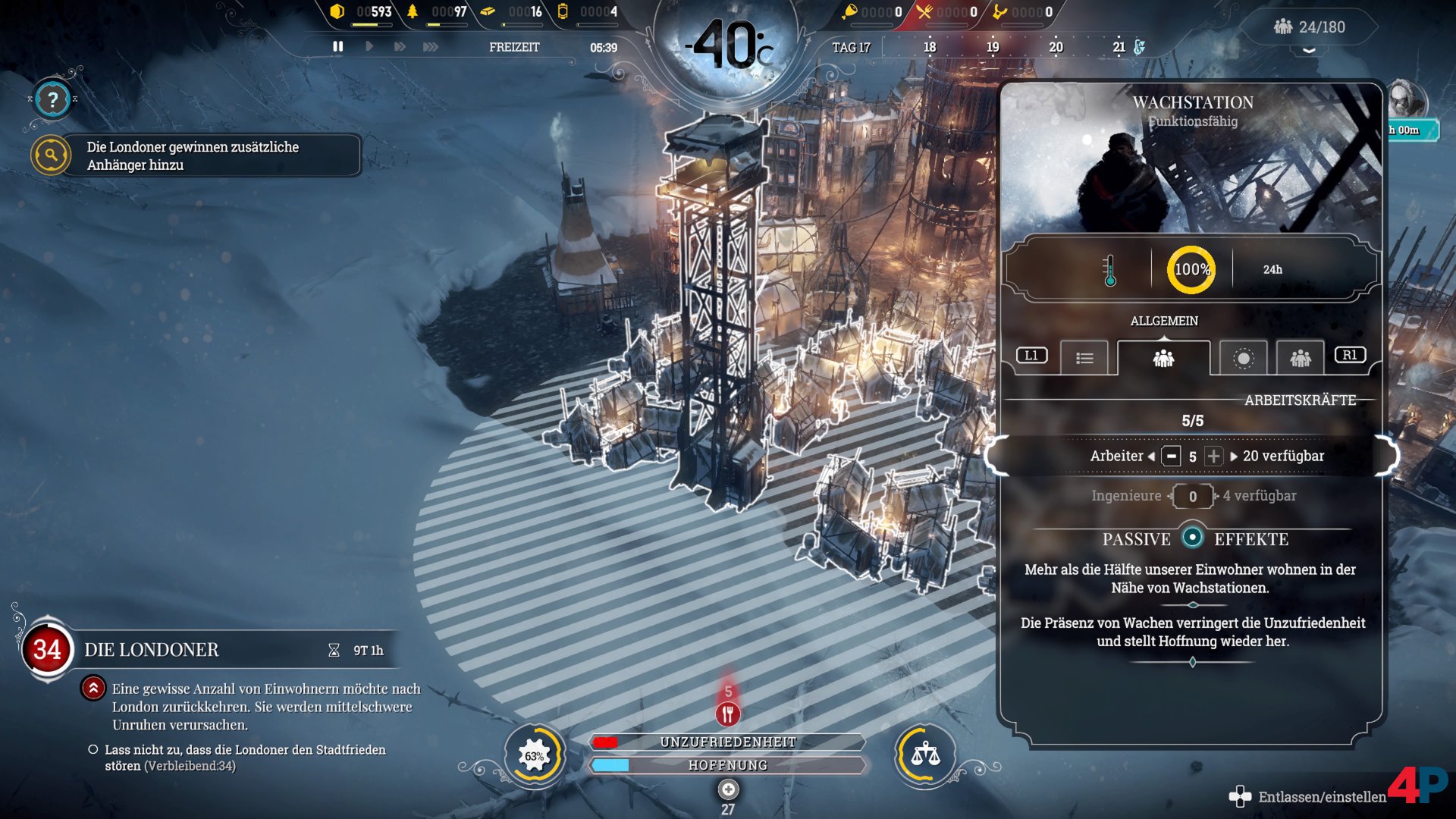Select the Allgemein workers tab

coord(1163,357)
